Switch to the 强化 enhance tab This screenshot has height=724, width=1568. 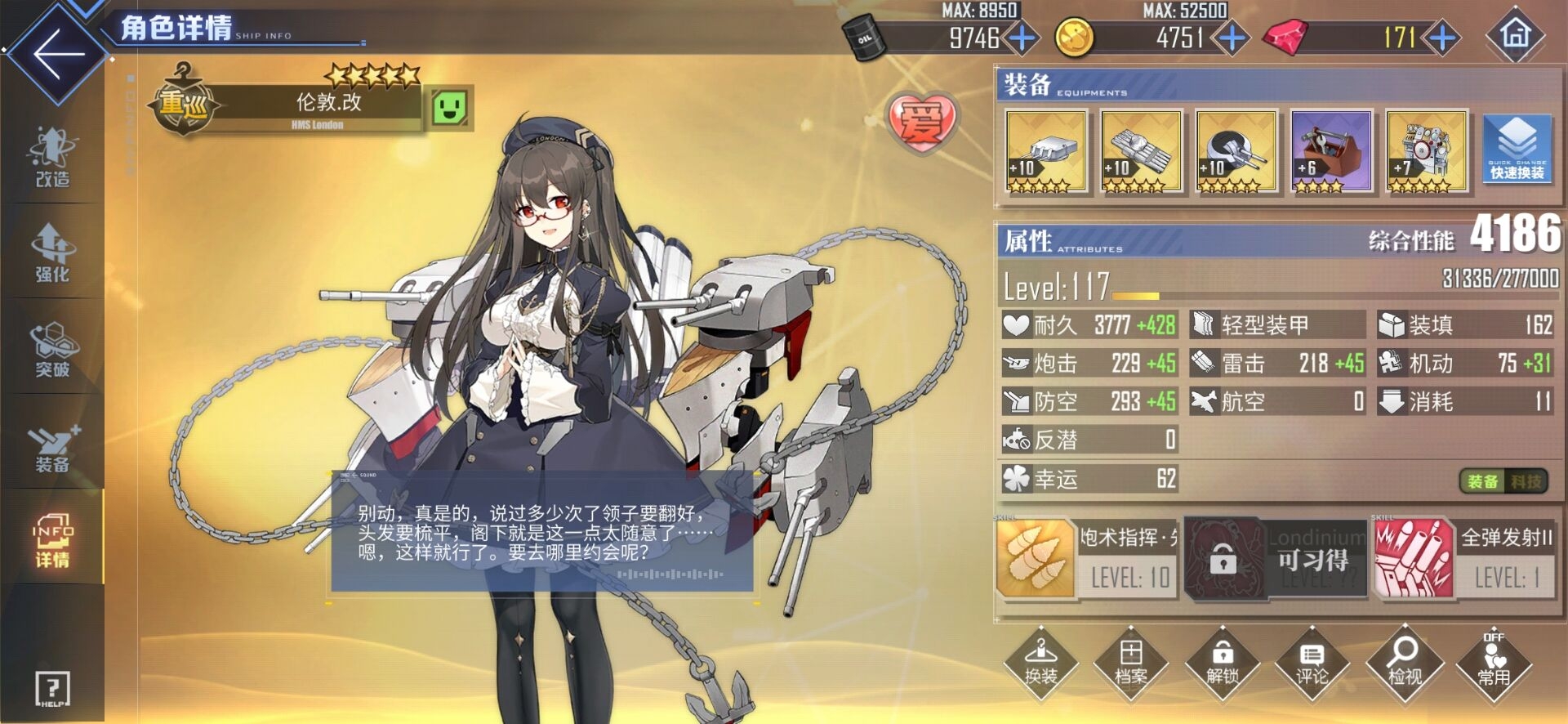(52, 253)
